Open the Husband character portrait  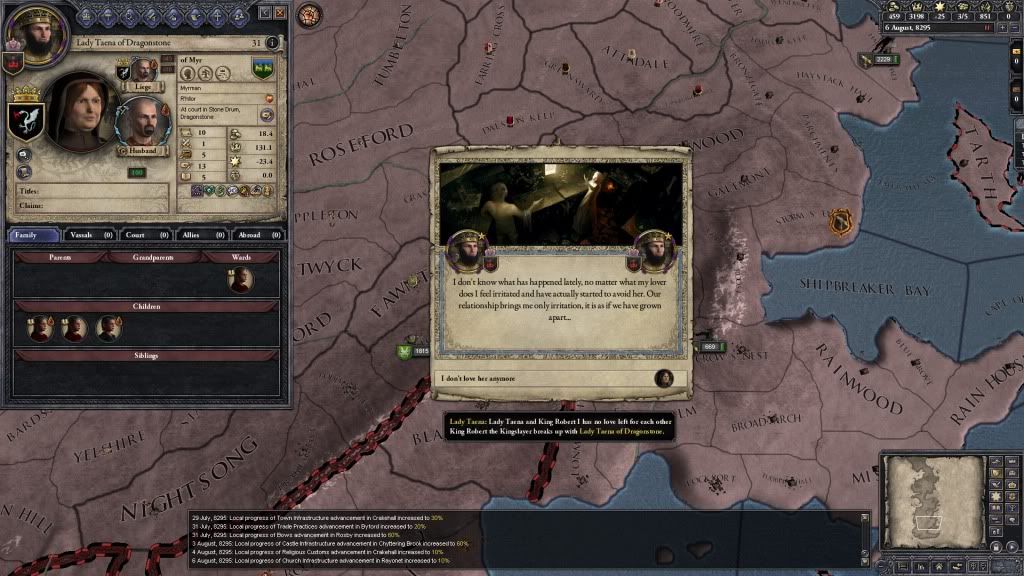click(142, 124)
